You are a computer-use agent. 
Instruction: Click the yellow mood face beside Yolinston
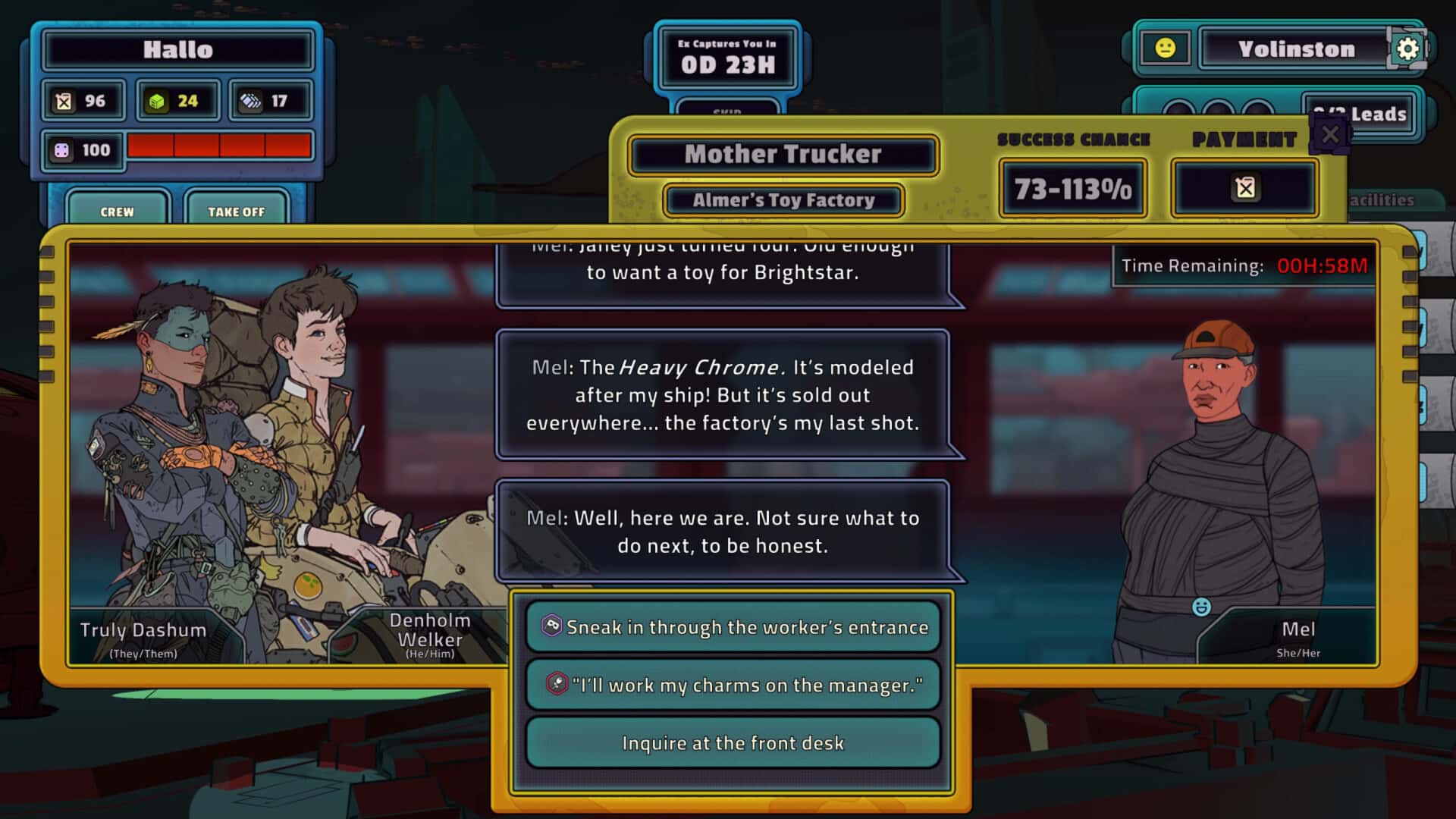(1168, 47)
